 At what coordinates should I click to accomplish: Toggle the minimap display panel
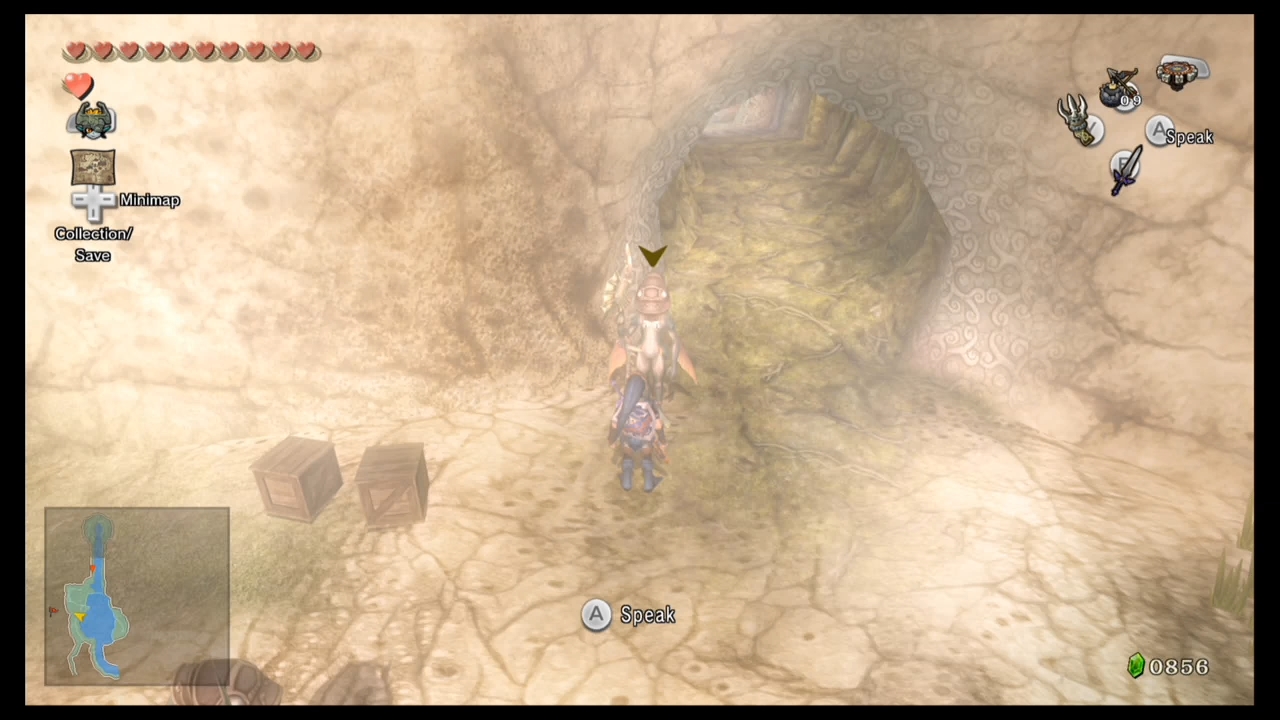coord(137,596)
